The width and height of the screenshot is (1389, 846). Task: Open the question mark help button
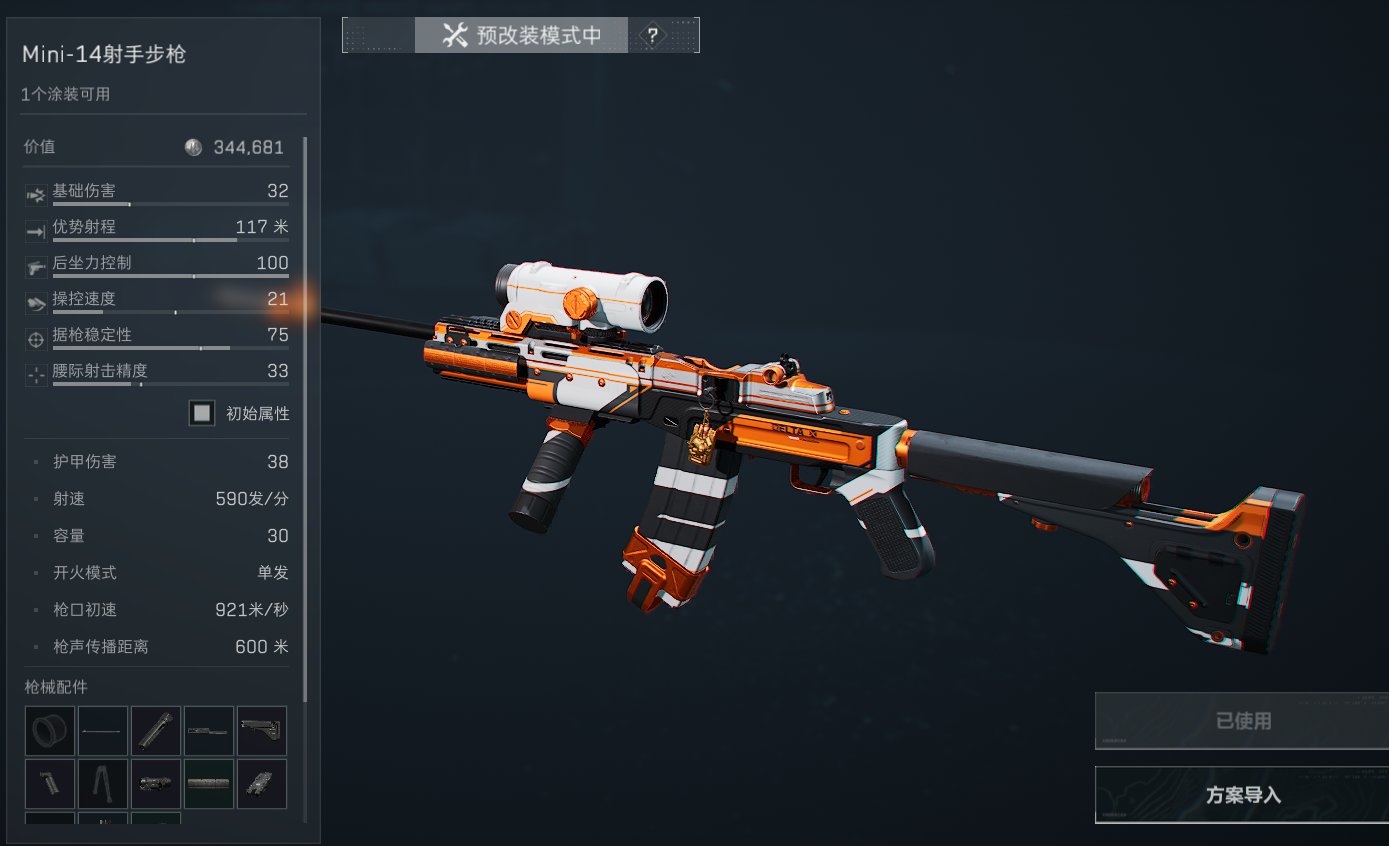[x=652, y=36]
